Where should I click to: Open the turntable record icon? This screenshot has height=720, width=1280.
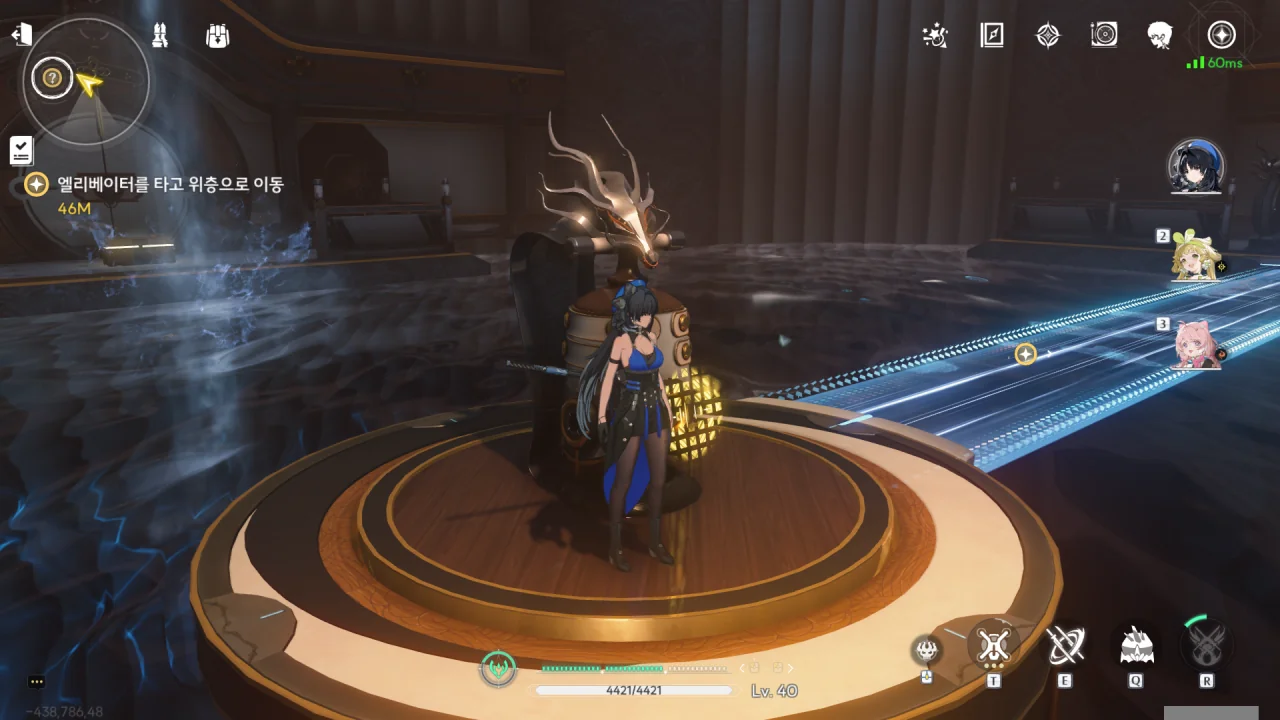coord(1104,36)
